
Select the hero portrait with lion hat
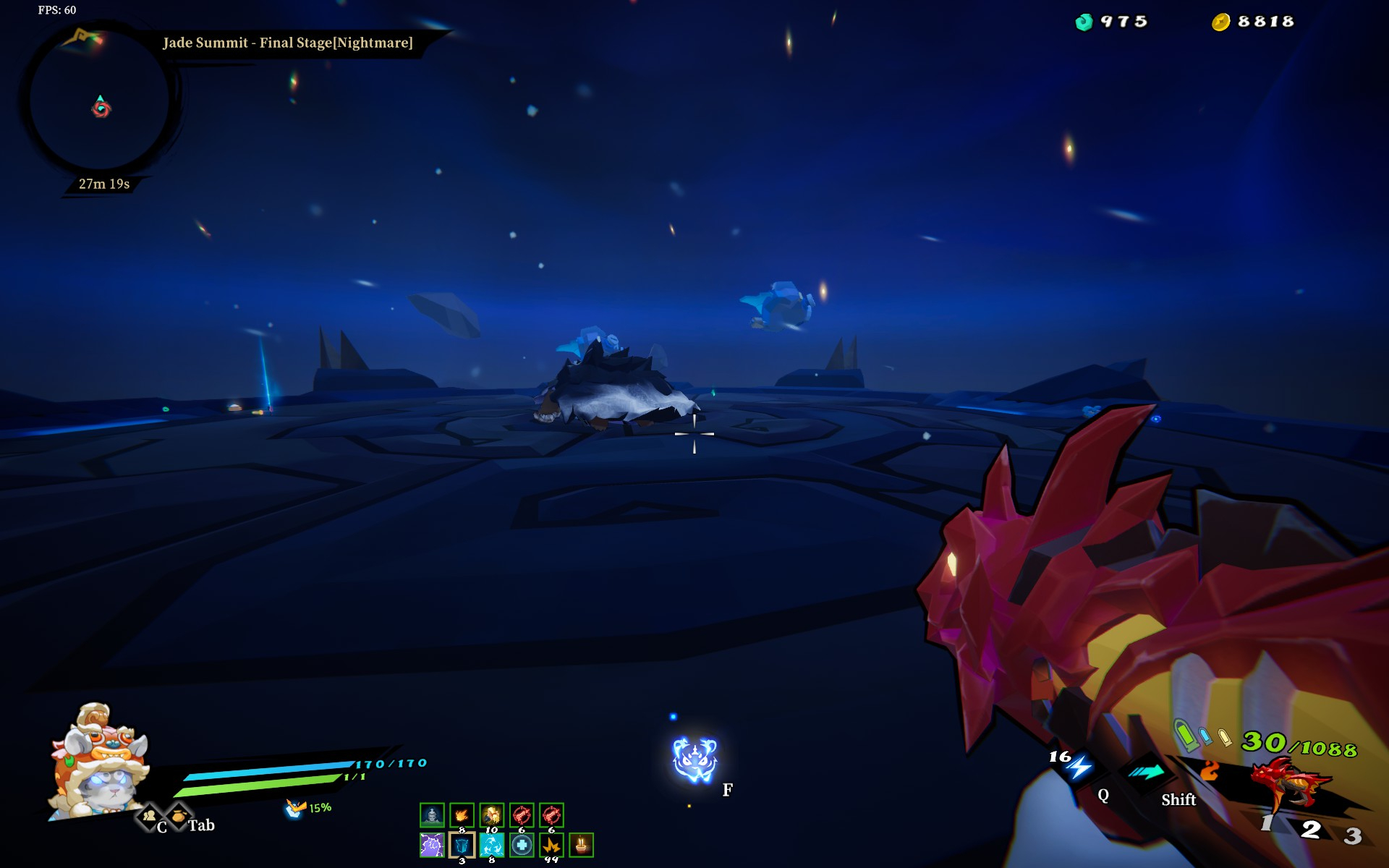100,759
